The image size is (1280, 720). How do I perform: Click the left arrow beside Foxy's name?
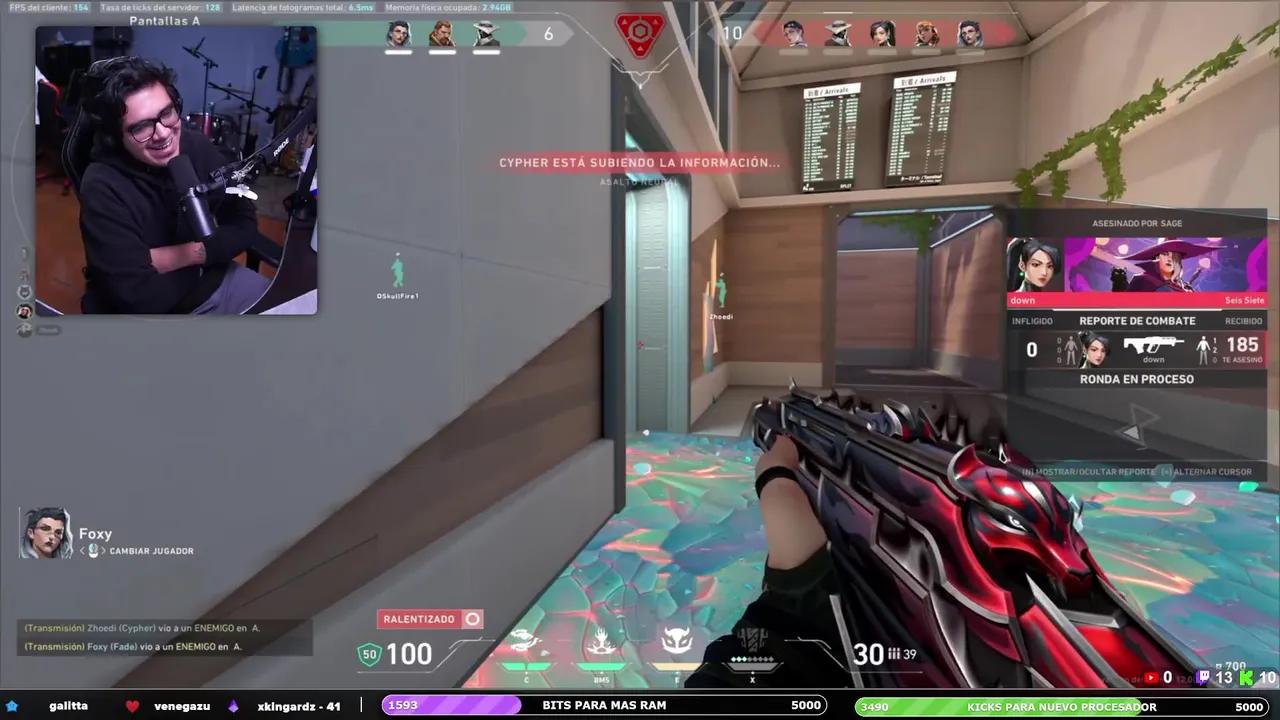coord(82,550)
